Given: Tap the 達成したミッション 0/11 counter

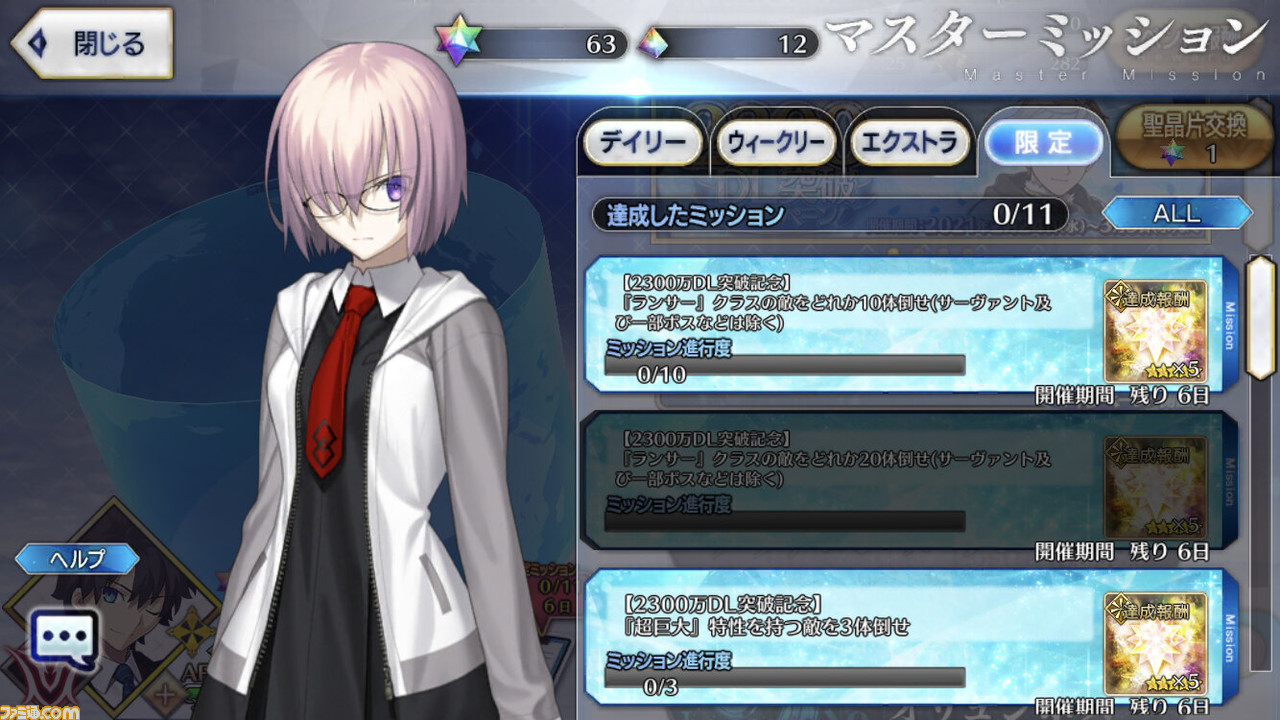Looking at the screenshot, I should (830, 213).
